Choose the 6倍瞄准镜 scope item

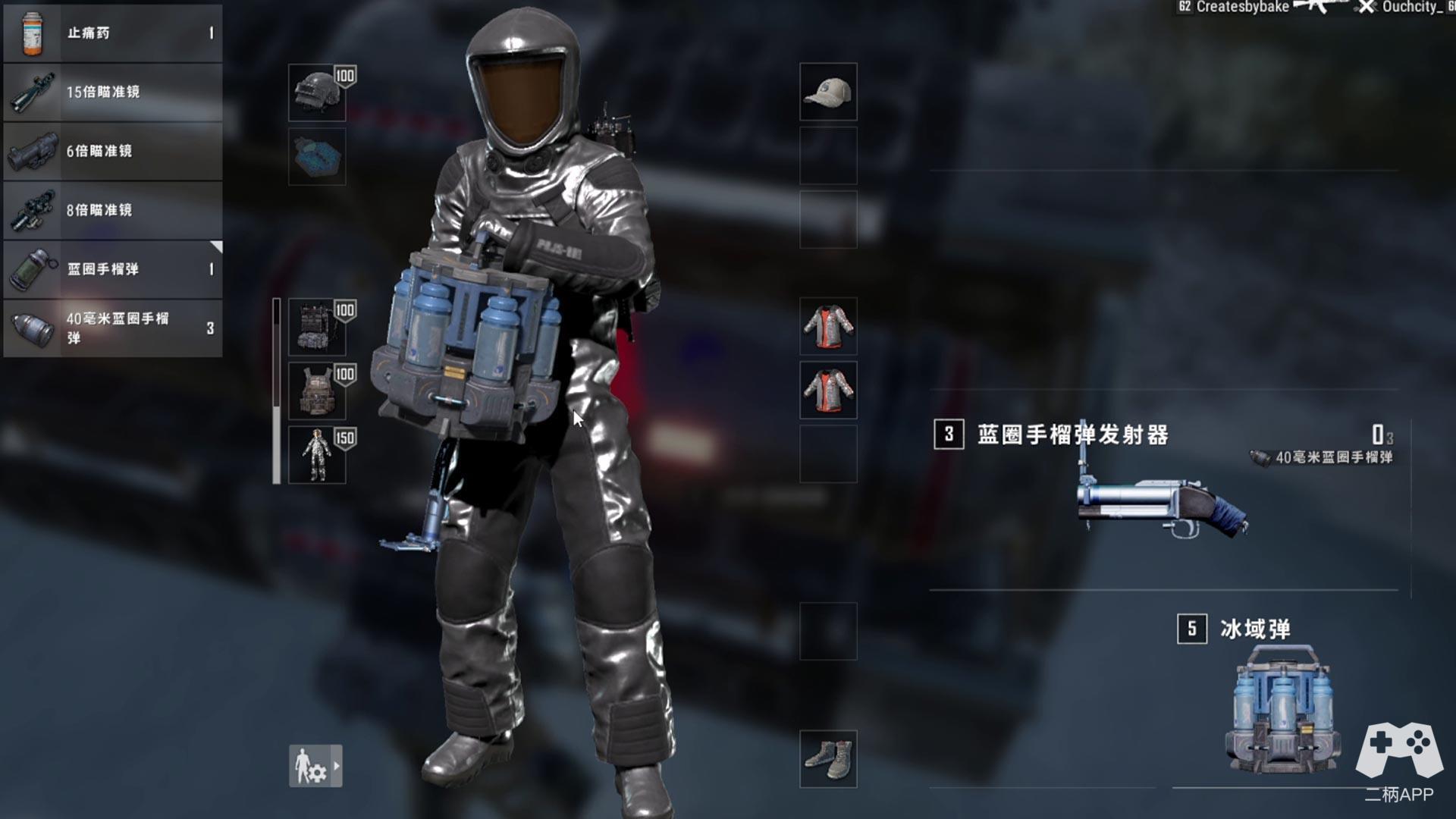pos(113,152)
